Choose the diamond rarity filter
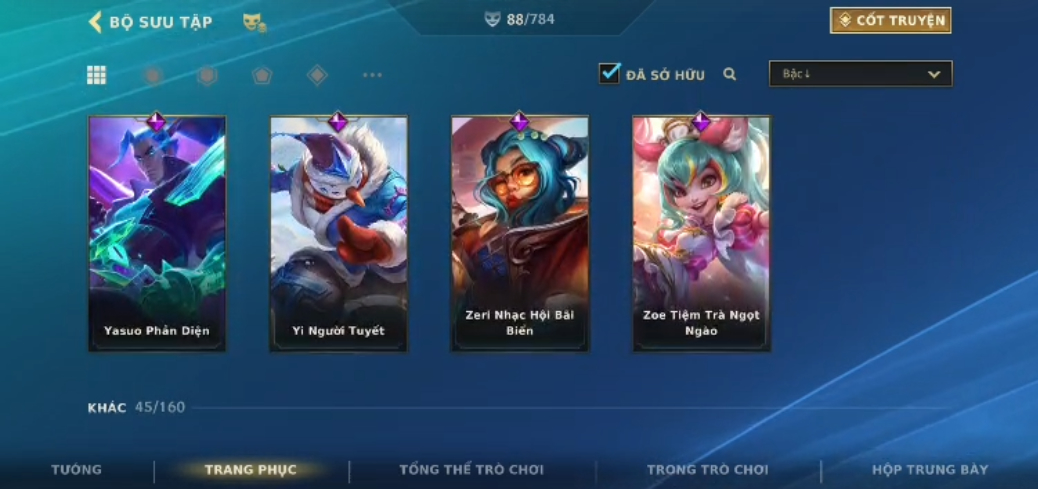 click(x=317, y=75)
